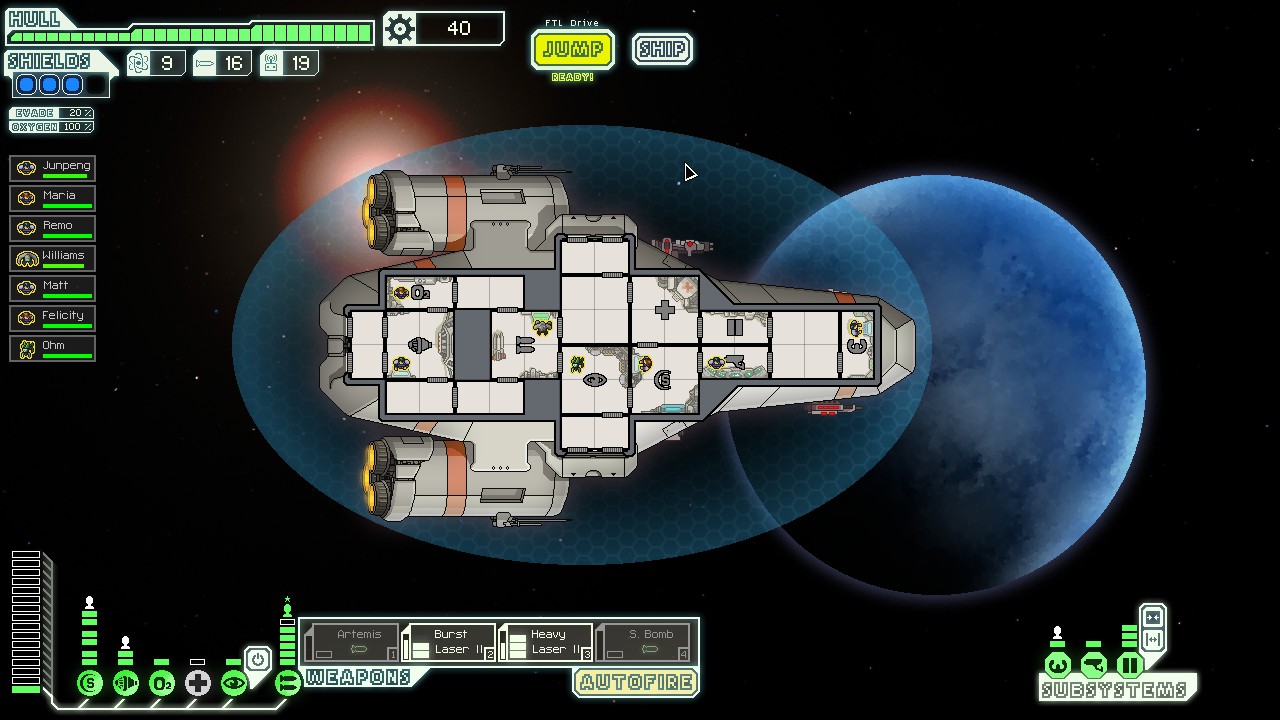Click the shields system power icon

point(90,684)
